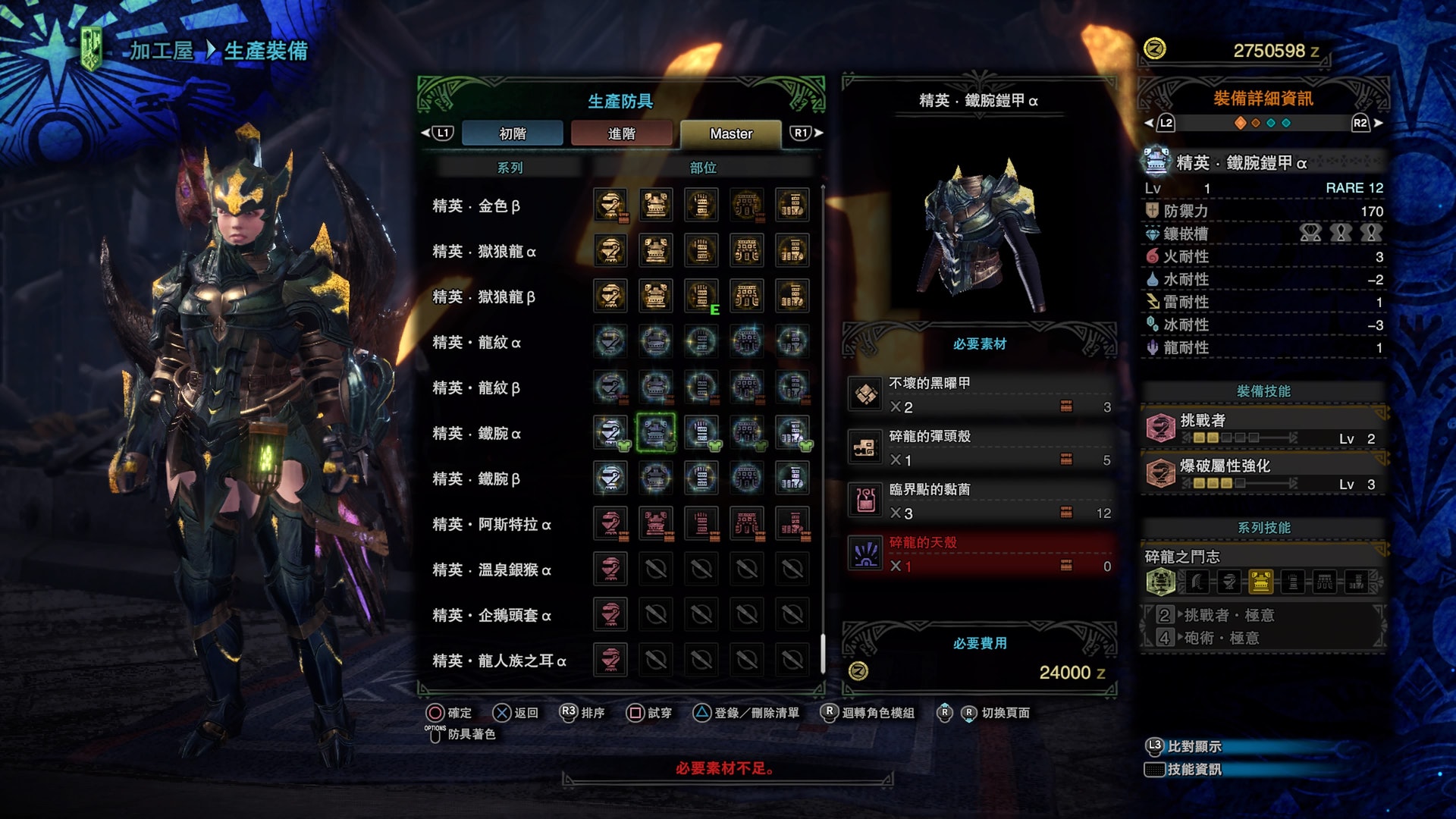Image resolution: width=1456 pixels, height=819 pixels.
Task: Select the 精英．獄狼龍α series row
Action: tap(484, 251)
